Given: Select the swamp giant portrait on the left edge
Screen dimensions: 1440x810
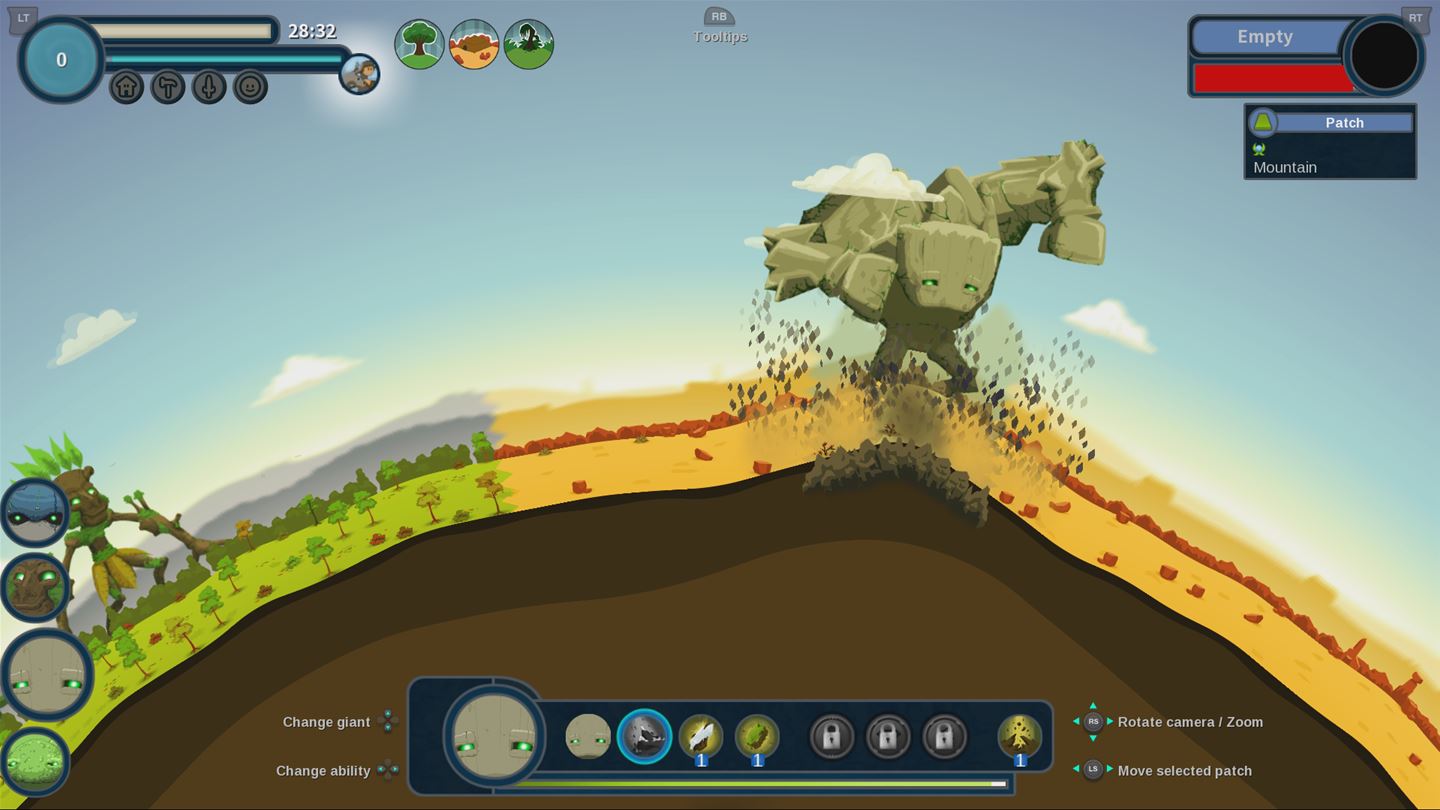Looking at the screenshot, I should [x=35, y=760].
